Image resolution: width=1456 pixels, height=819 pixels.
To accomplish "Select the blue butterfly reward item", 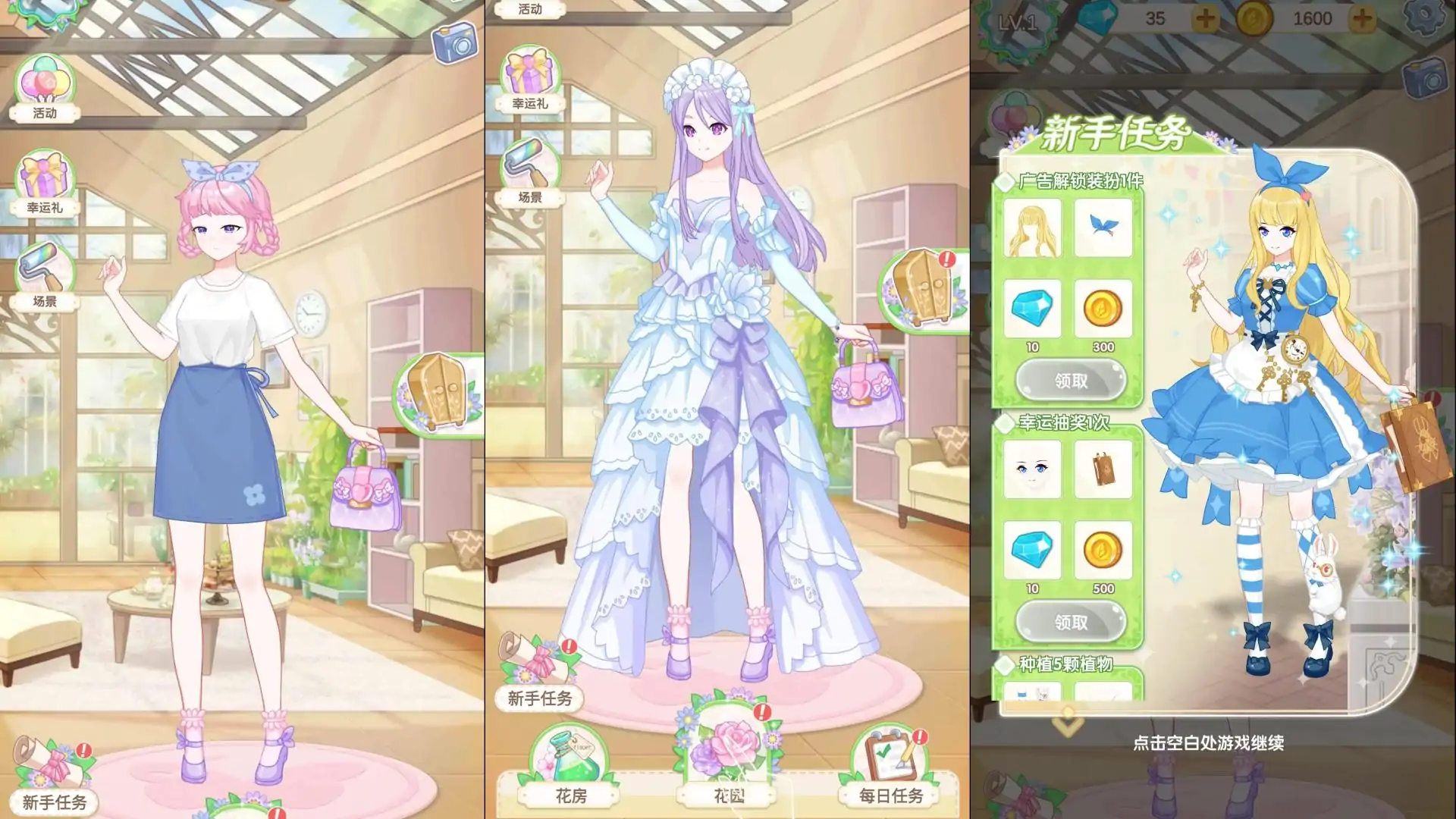I will tap(1104, 227).
